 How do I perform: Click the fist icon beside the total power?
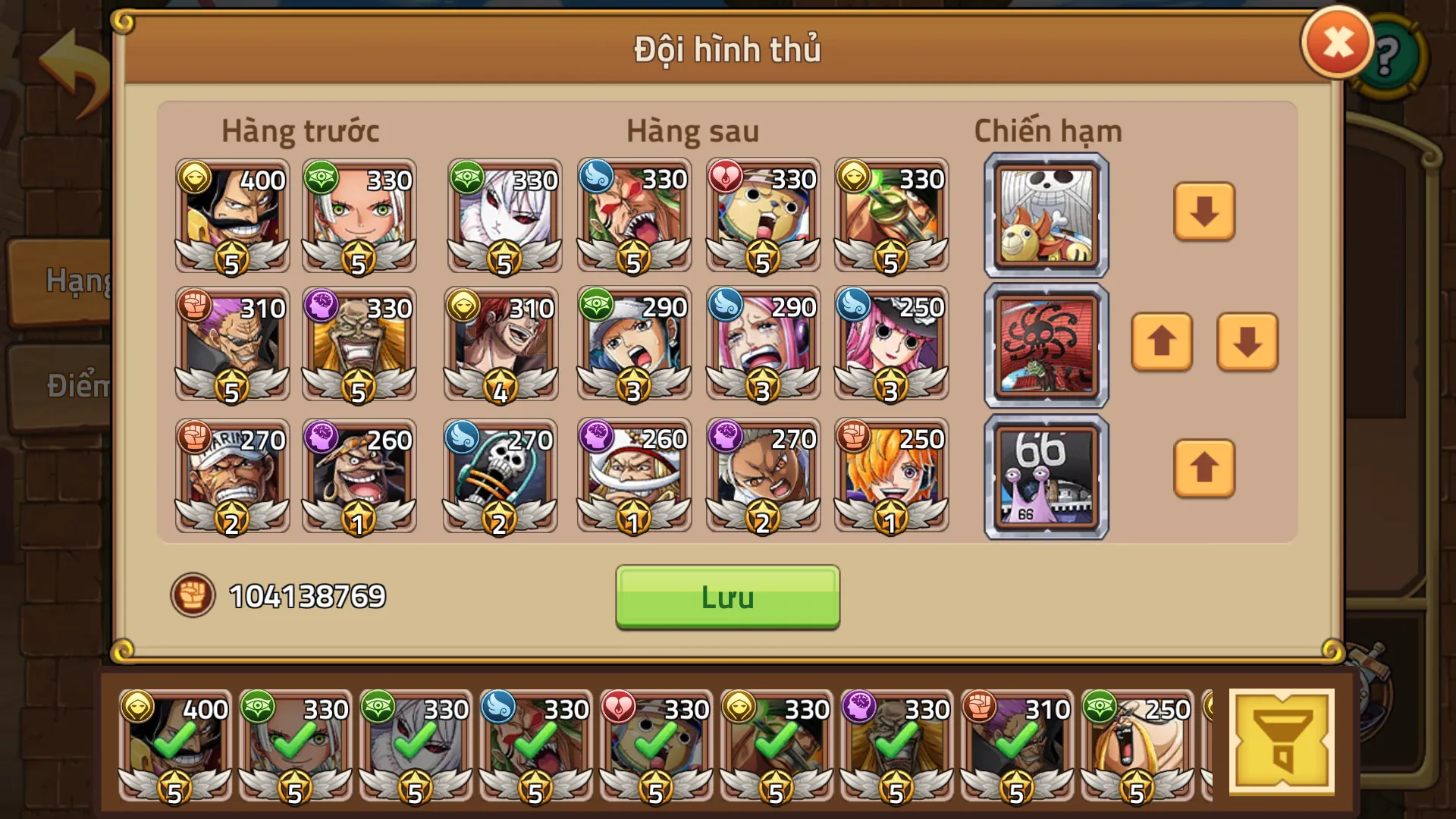click(x=194, y=598)
